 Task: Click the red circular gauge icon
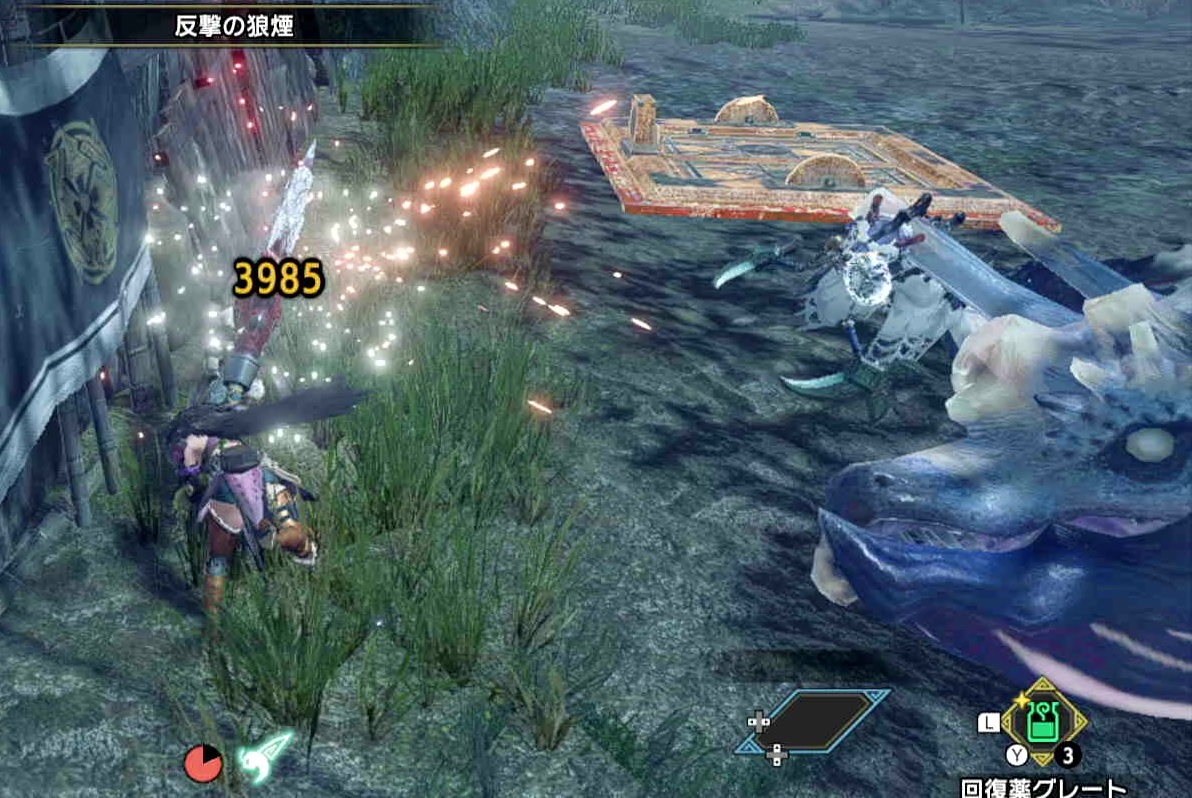[203, 765]
